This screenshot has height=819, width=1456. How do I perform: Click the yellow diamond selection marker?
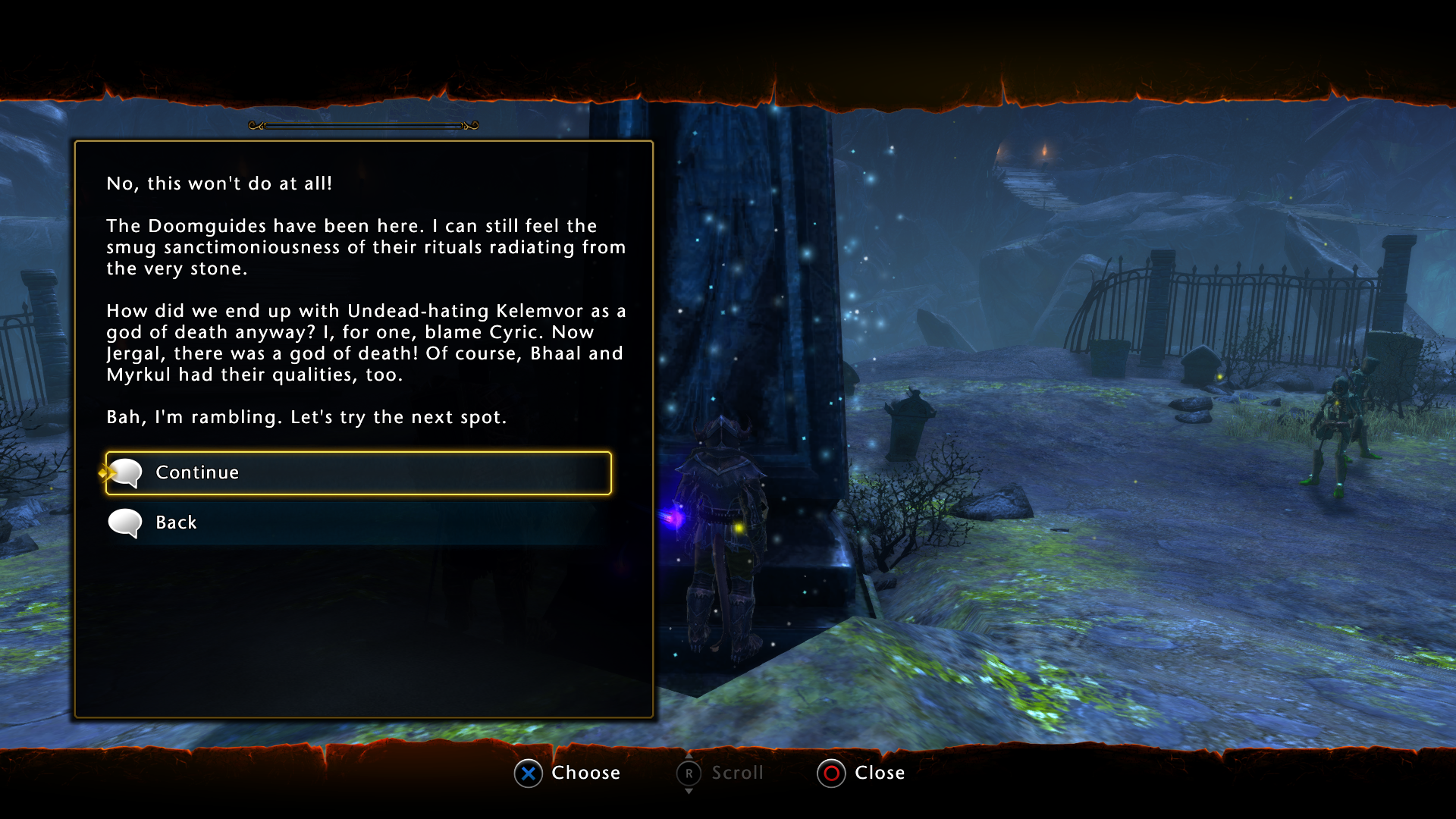click(103, 472)
